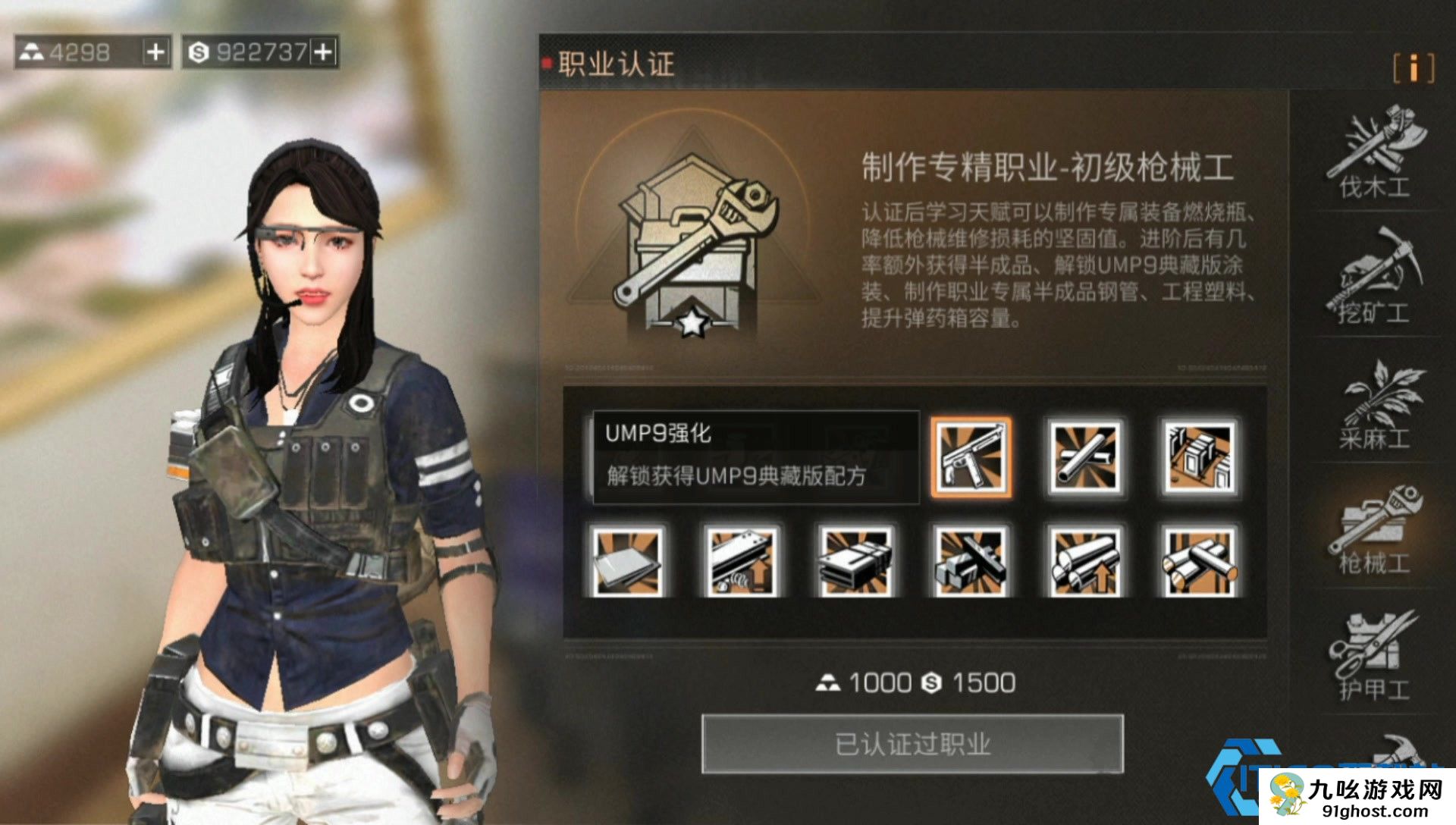The height and width of the screenshot is (825, 1456).
Task: Click the ammo box capacity upgrade icon
Action: point(855,559)
